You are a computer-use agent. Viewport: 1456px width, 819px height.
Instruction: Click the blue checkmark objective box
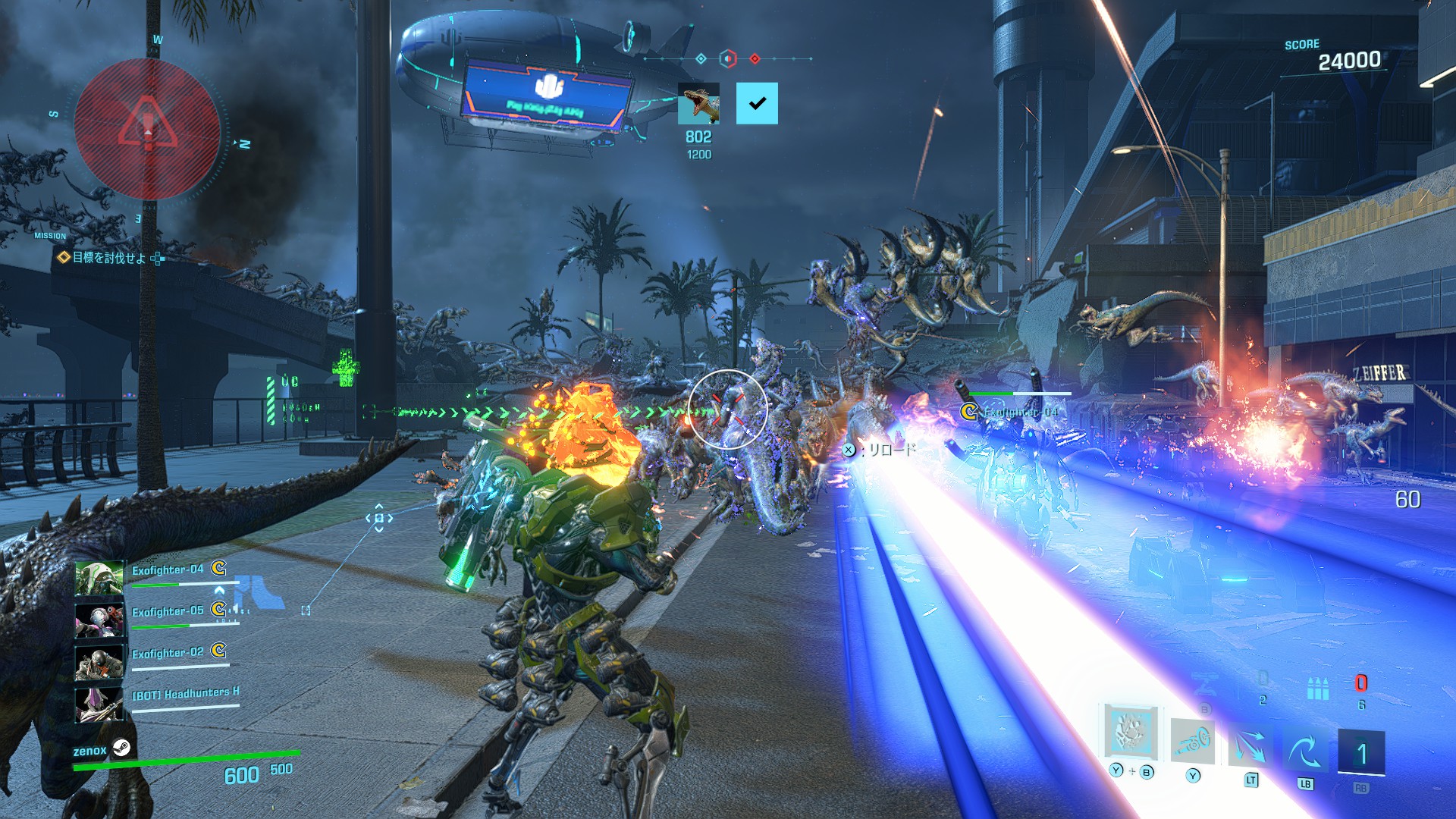click(x=757, y=104)
